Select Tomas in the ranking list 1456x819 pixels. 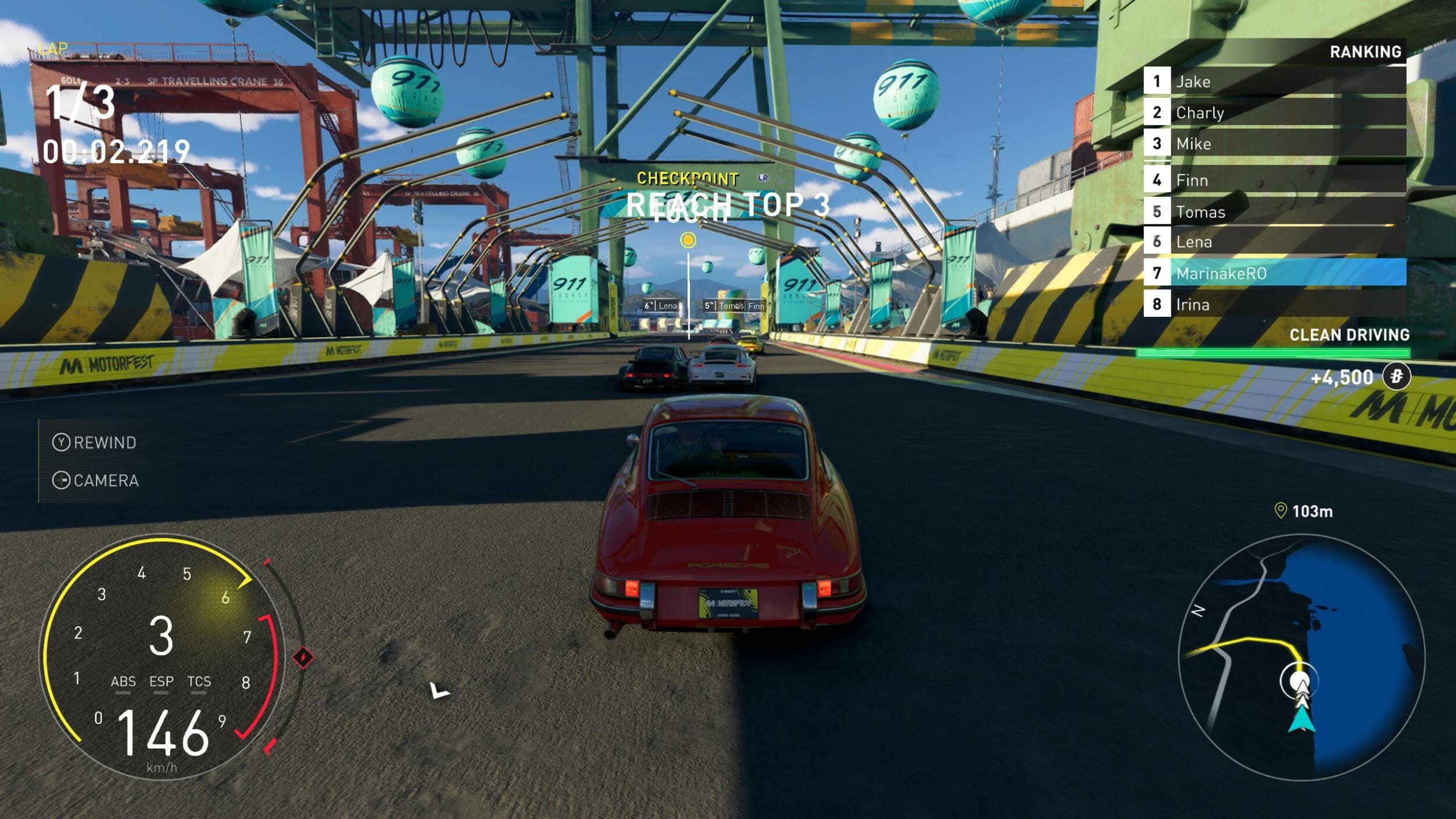[1274, 211]
